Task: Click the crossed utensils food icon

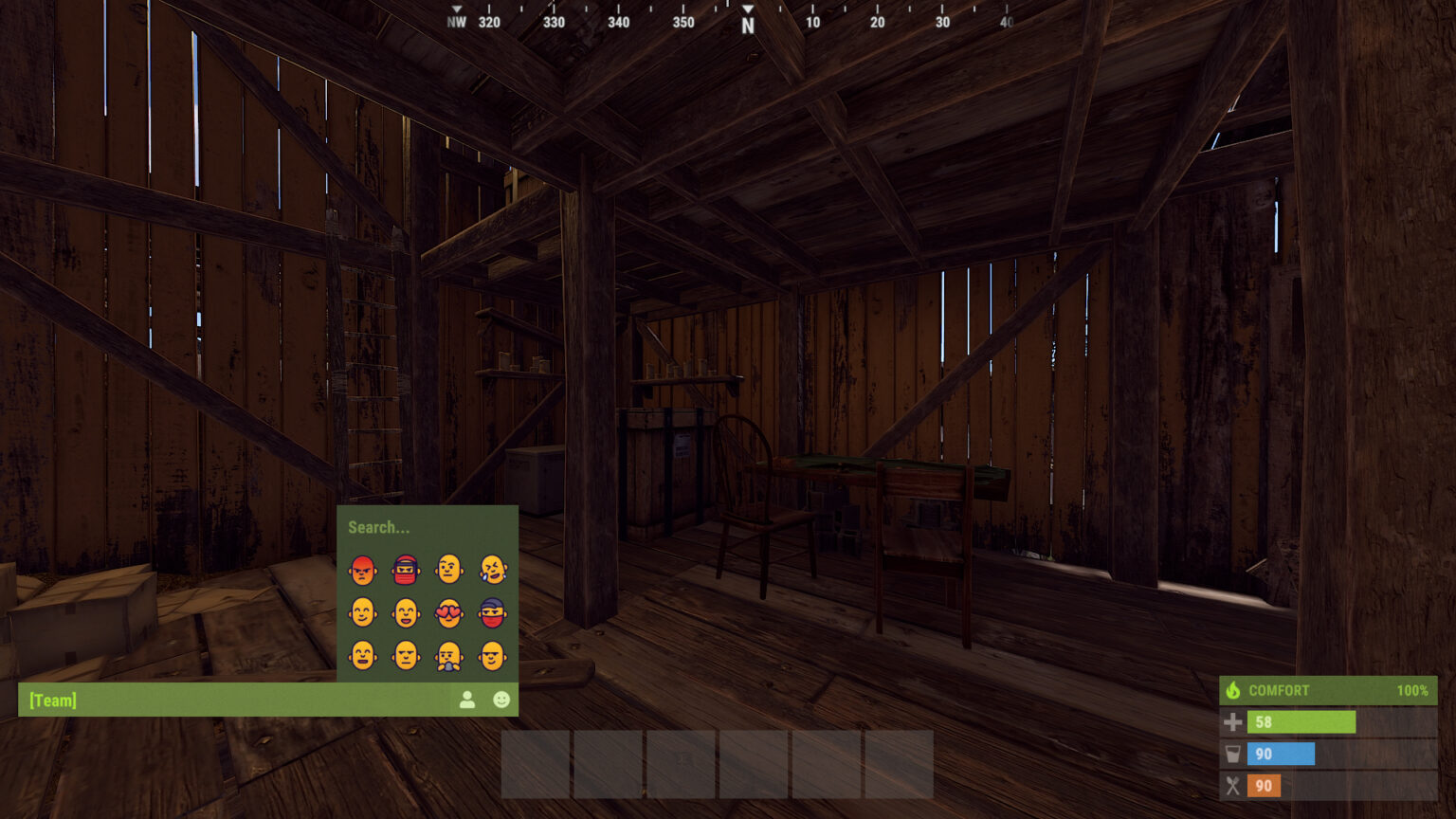Action: (1233, 786)
